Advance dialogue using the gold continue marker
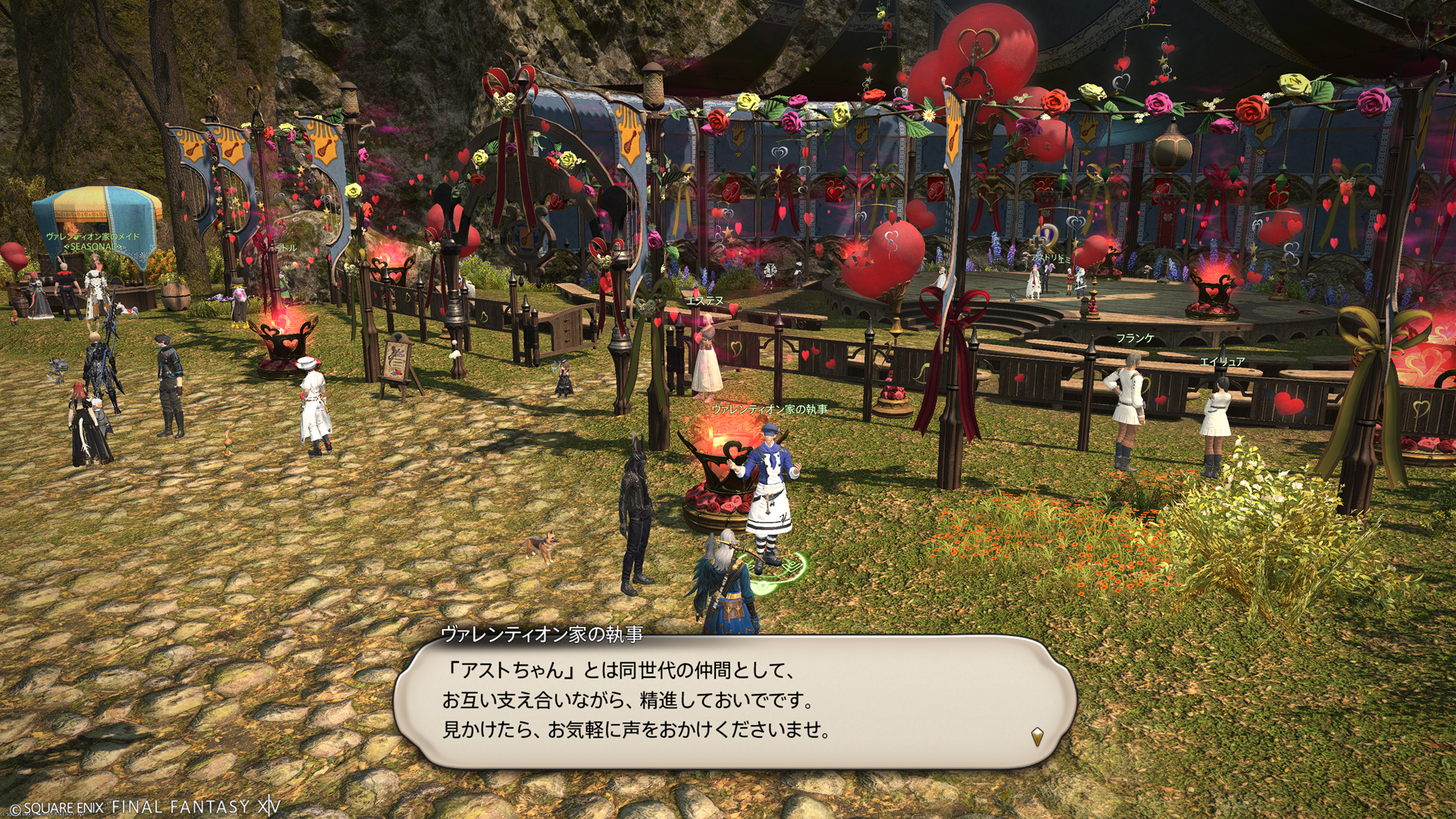 [1037, 736]
